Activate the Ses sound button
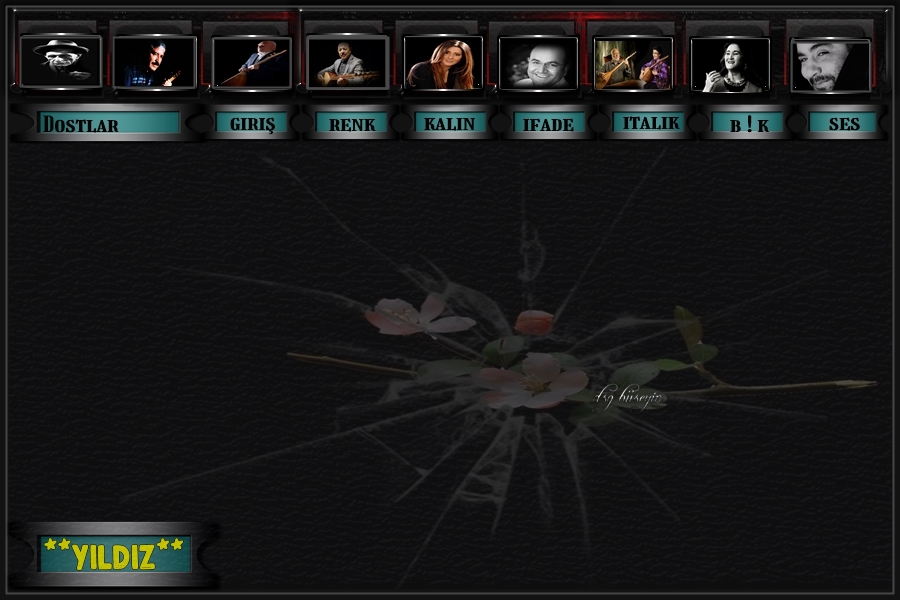 (x=843, y=124)
